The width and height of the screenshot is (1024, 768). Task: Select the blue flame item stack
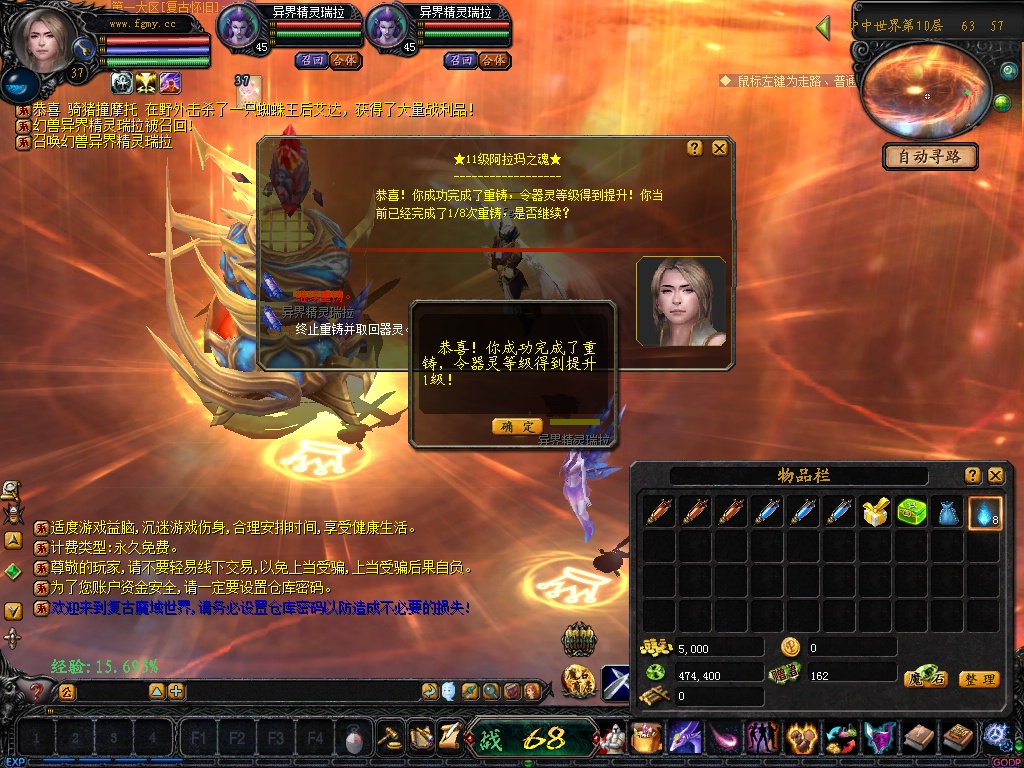coord(985,513)
